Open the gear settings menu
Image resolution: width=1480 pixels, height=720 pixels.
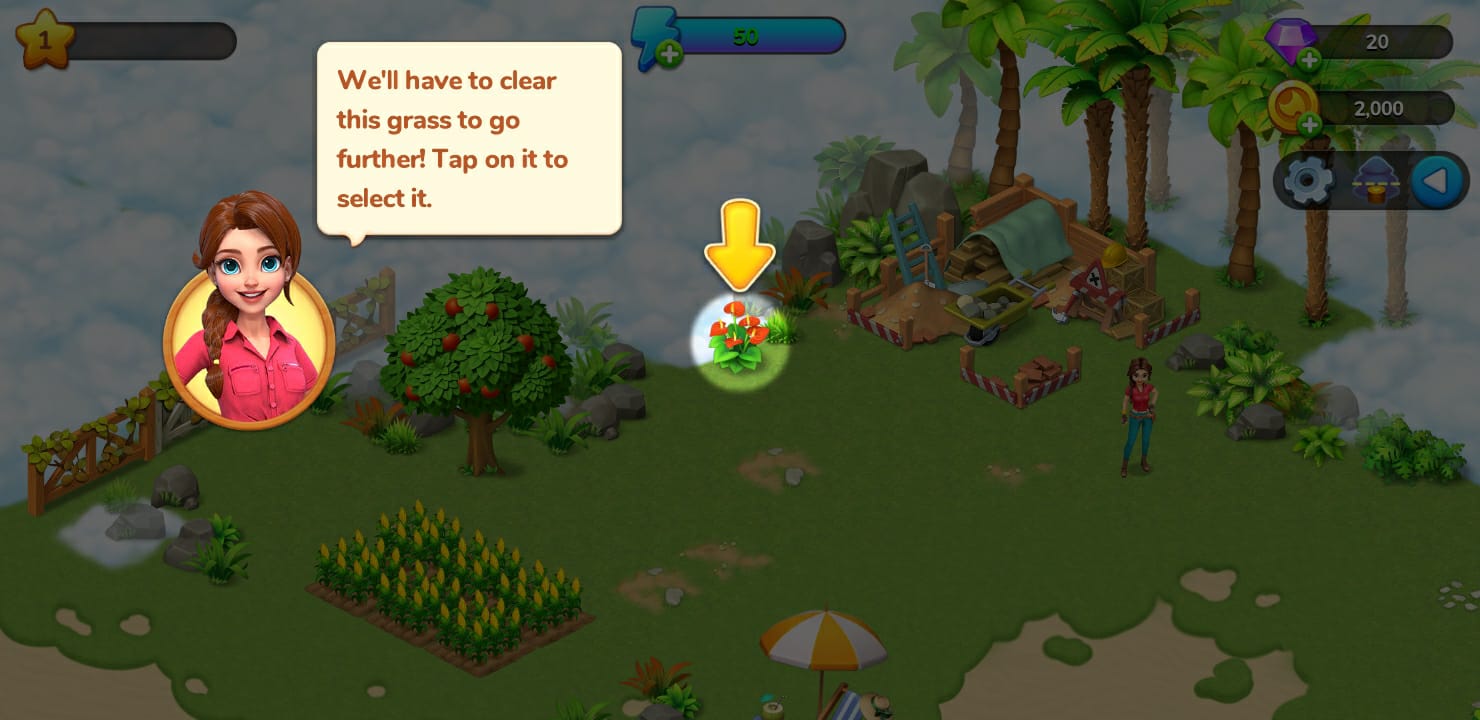pos(1308,181)
